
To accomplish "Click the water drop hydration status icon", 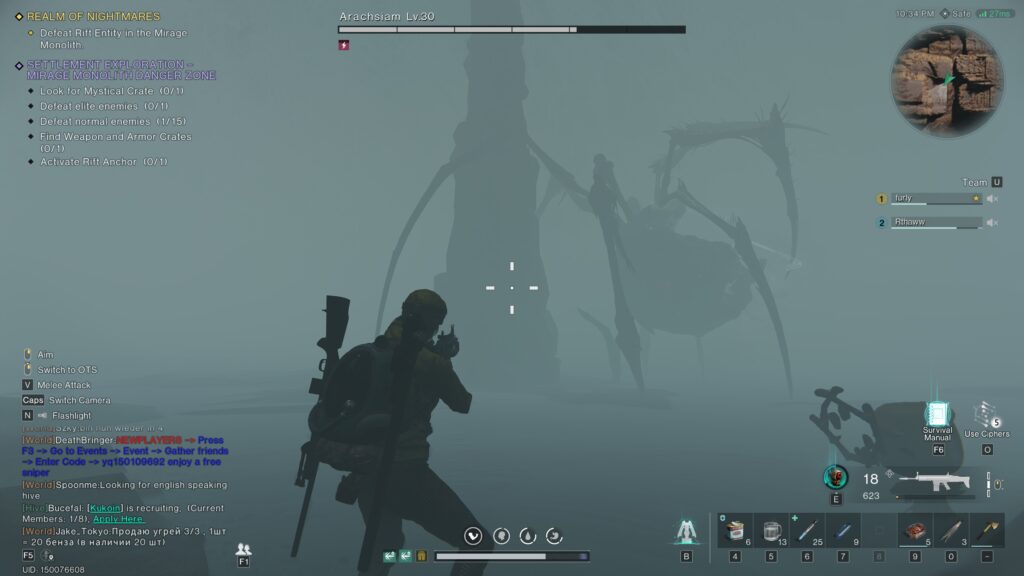I will pos(527,536).
